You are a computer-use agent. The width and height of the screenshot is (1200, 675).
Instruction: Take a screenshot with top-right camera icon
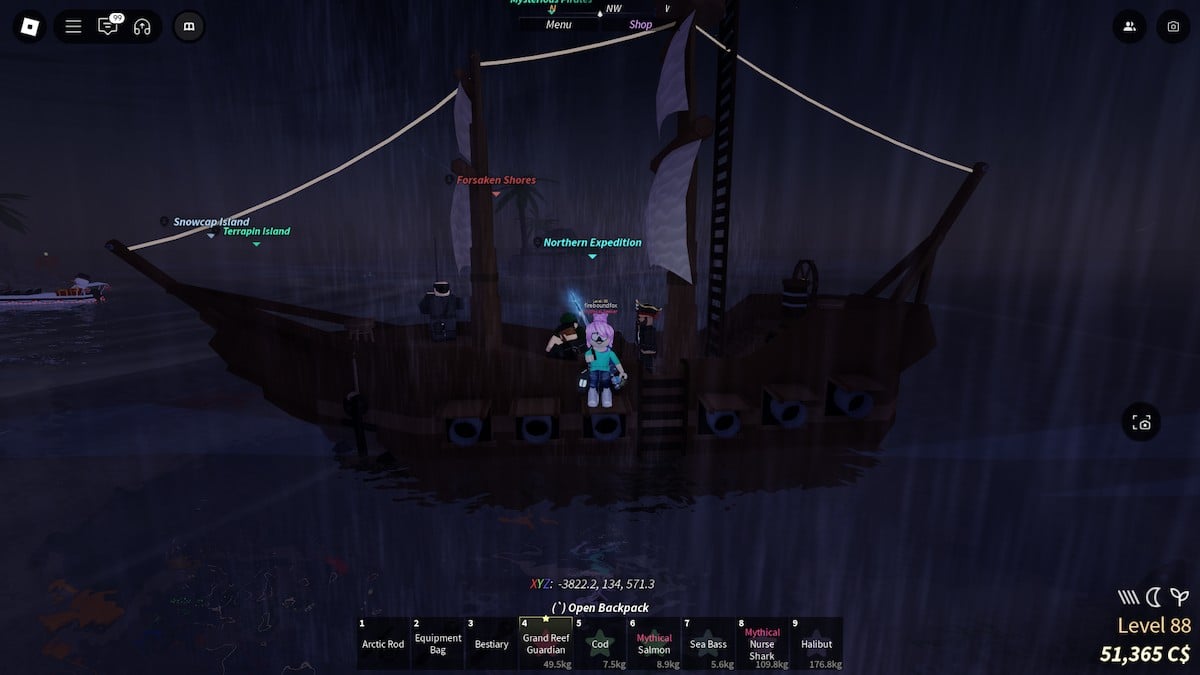pyautogui.click(x=1173, y=27)
